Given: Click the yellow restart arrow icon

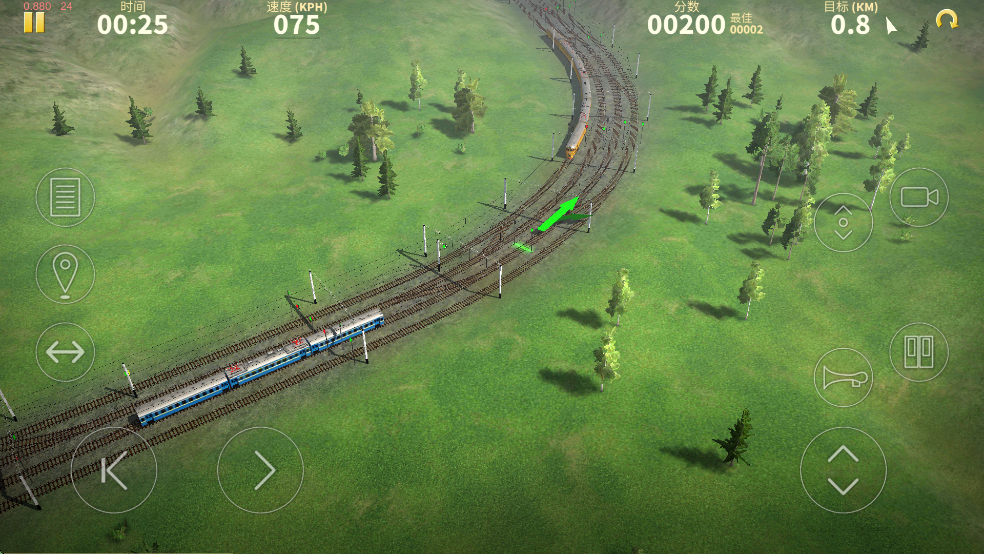Looking at the screenshot, I should click(x=946, y=19).
